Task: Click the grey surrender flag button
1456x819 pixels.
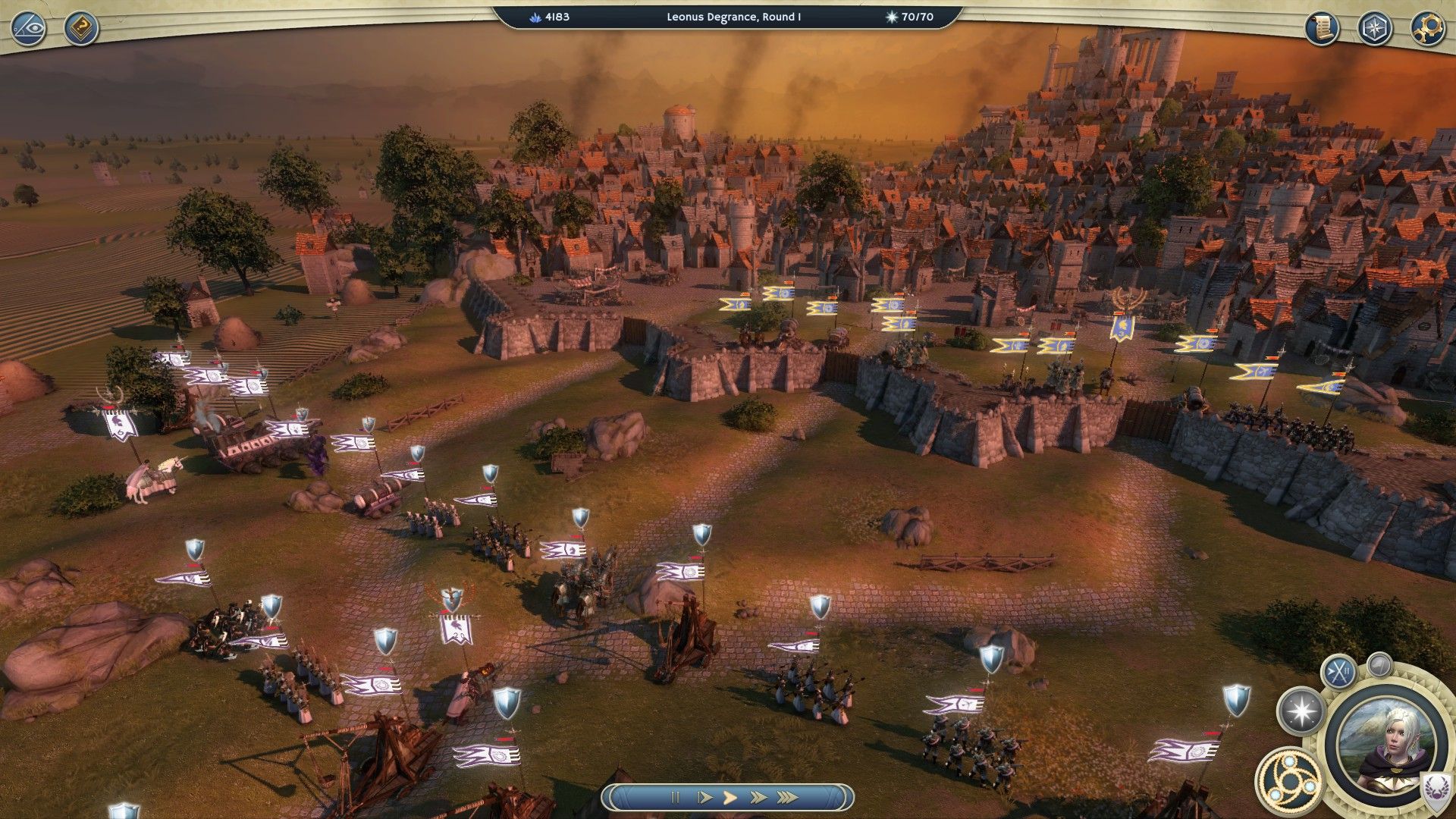Action: pos(1379,665)
